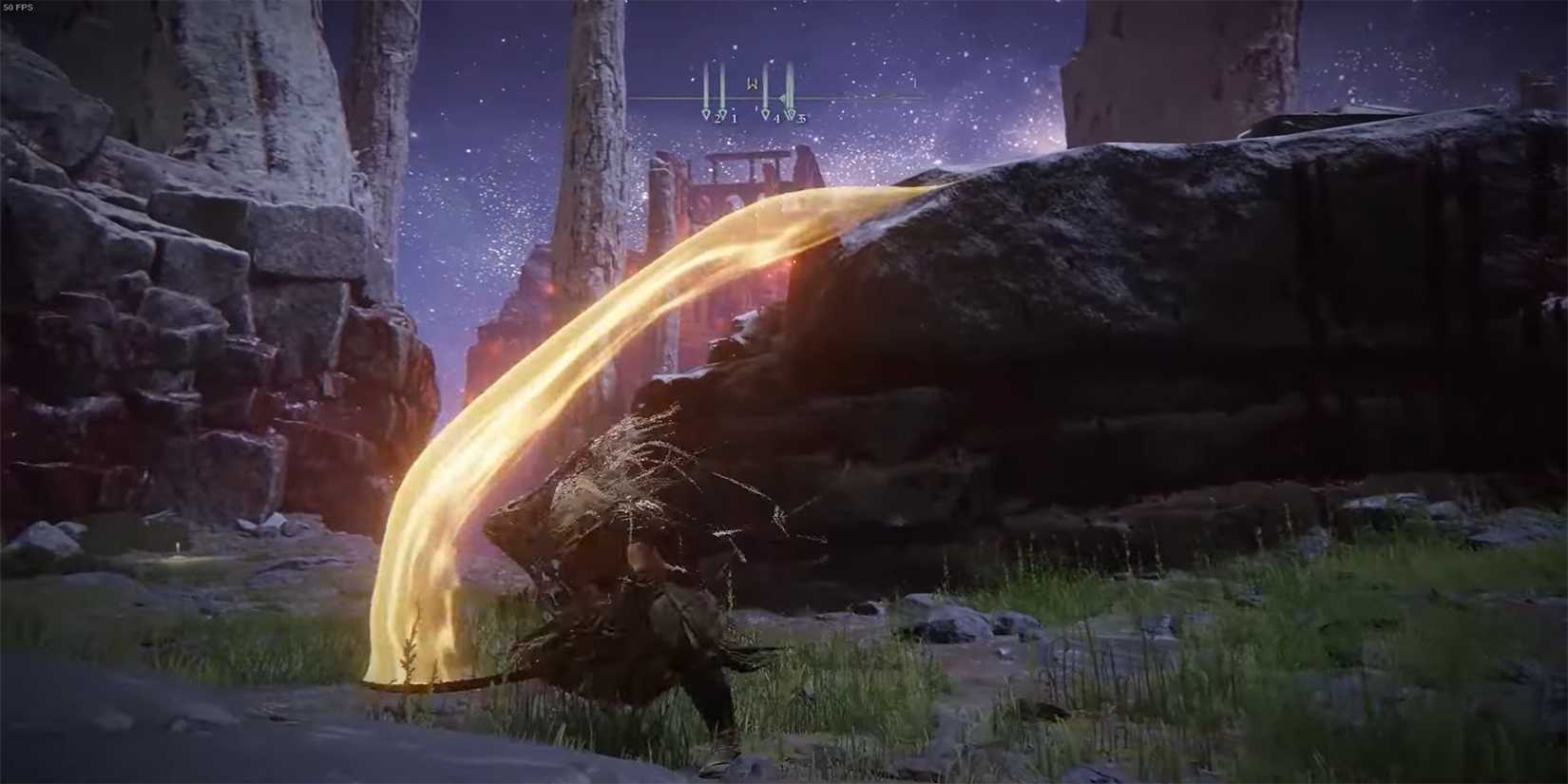Click the arrow beside marker 4
This screenshot has height=784, width=1568.
point(782,99)
